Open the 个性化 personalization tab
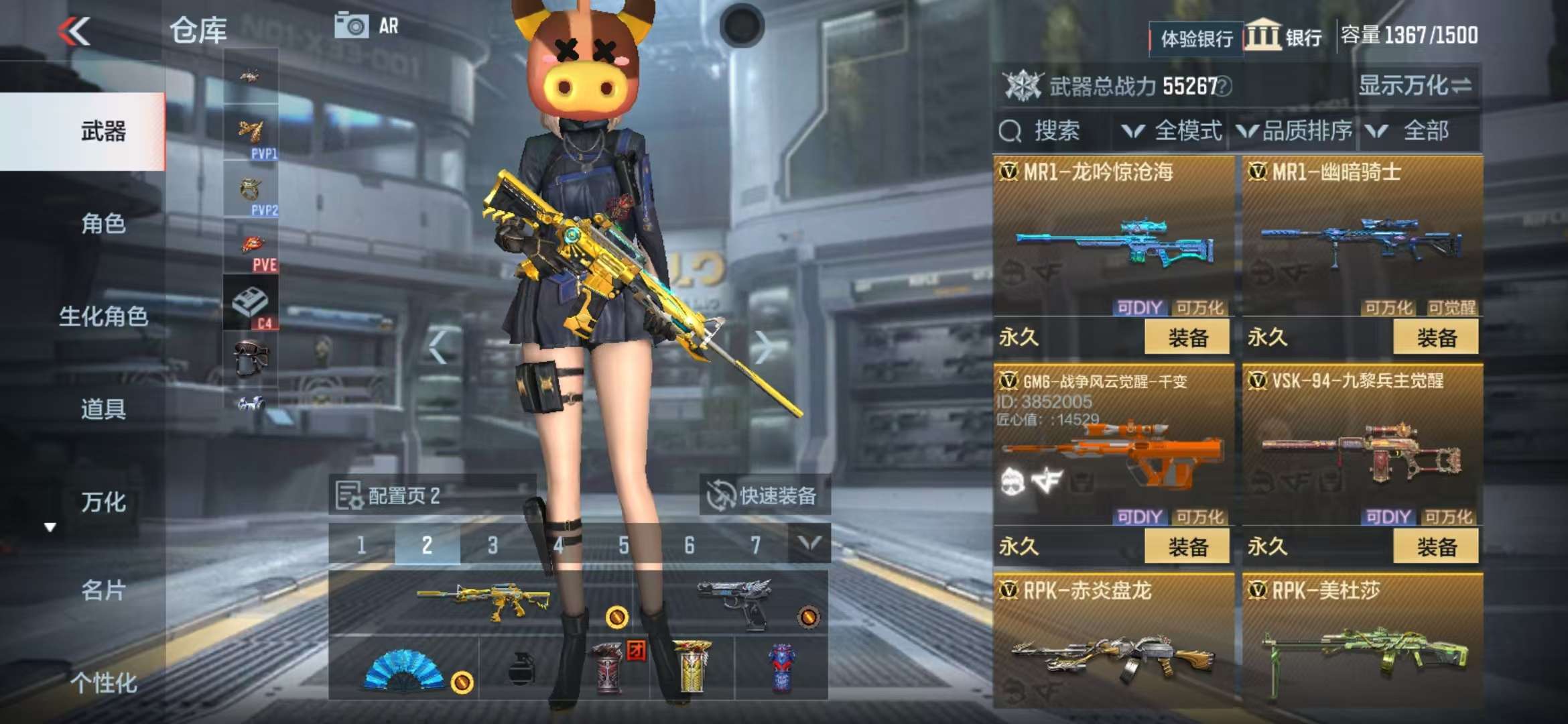This screenshot has height=724, width=1568. coord(103,682)
